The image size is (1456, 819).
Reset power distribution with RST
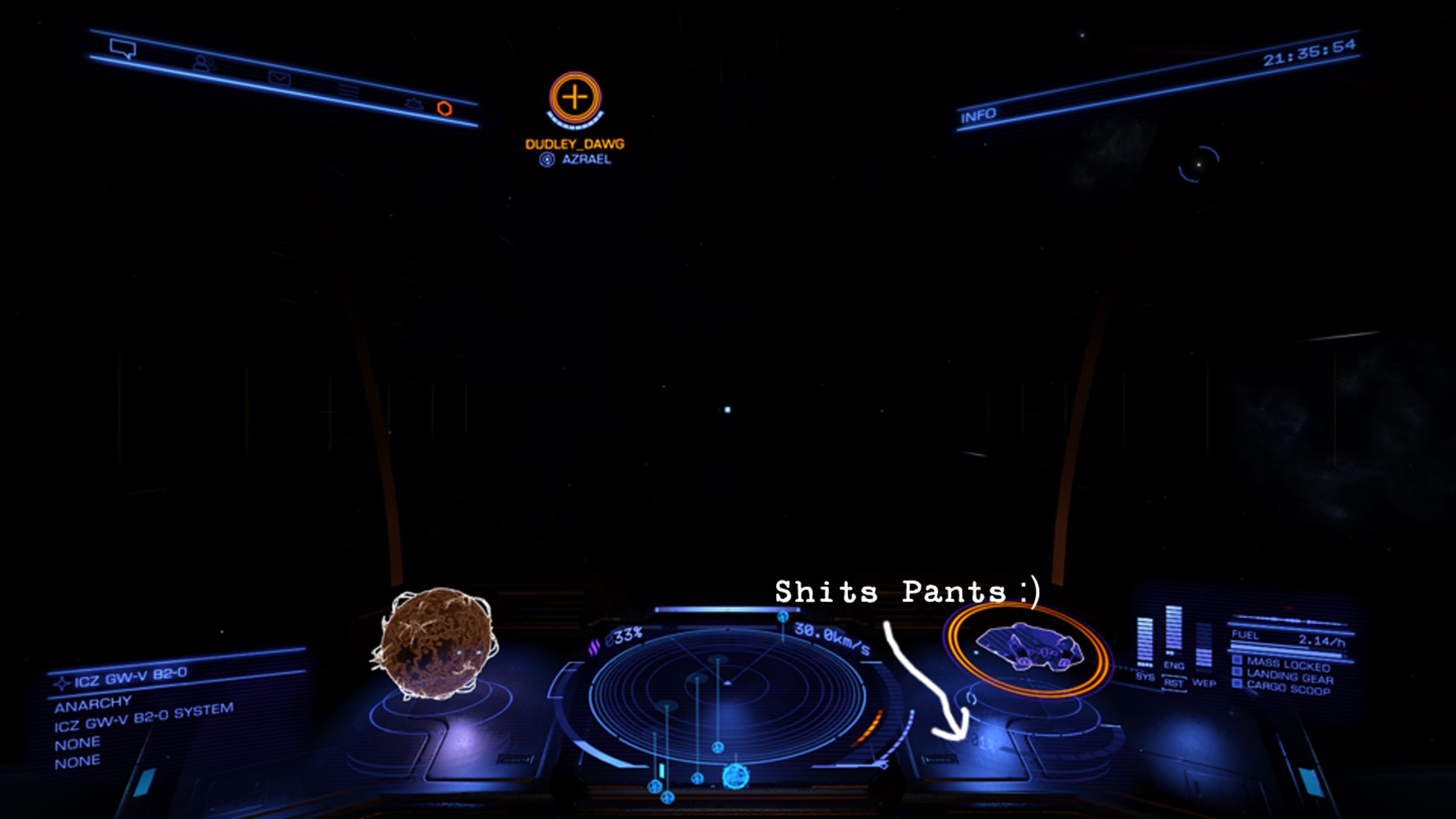1174,683
